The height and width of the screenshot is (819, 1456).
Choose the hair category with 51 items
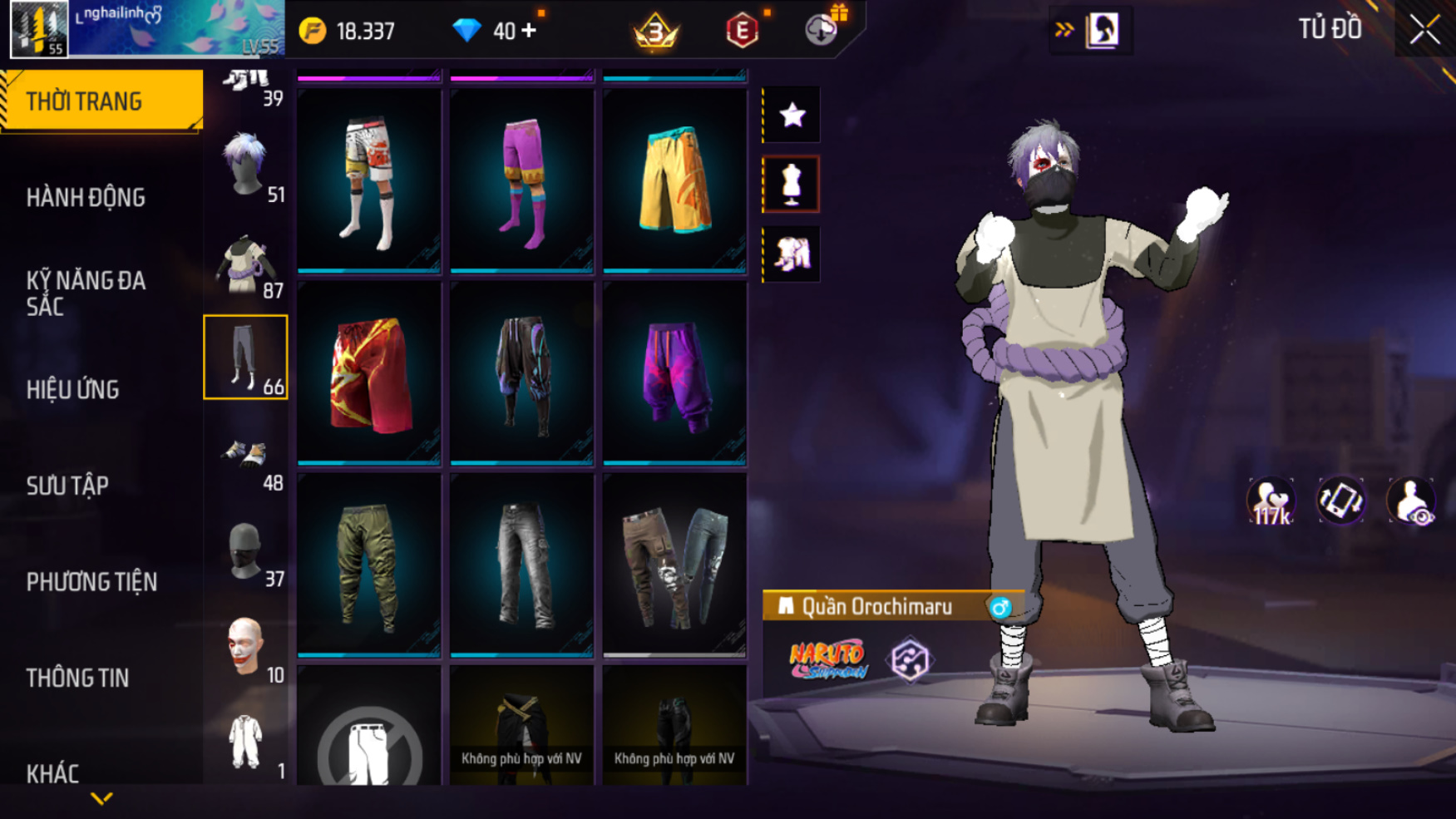(x=246, y=166)
